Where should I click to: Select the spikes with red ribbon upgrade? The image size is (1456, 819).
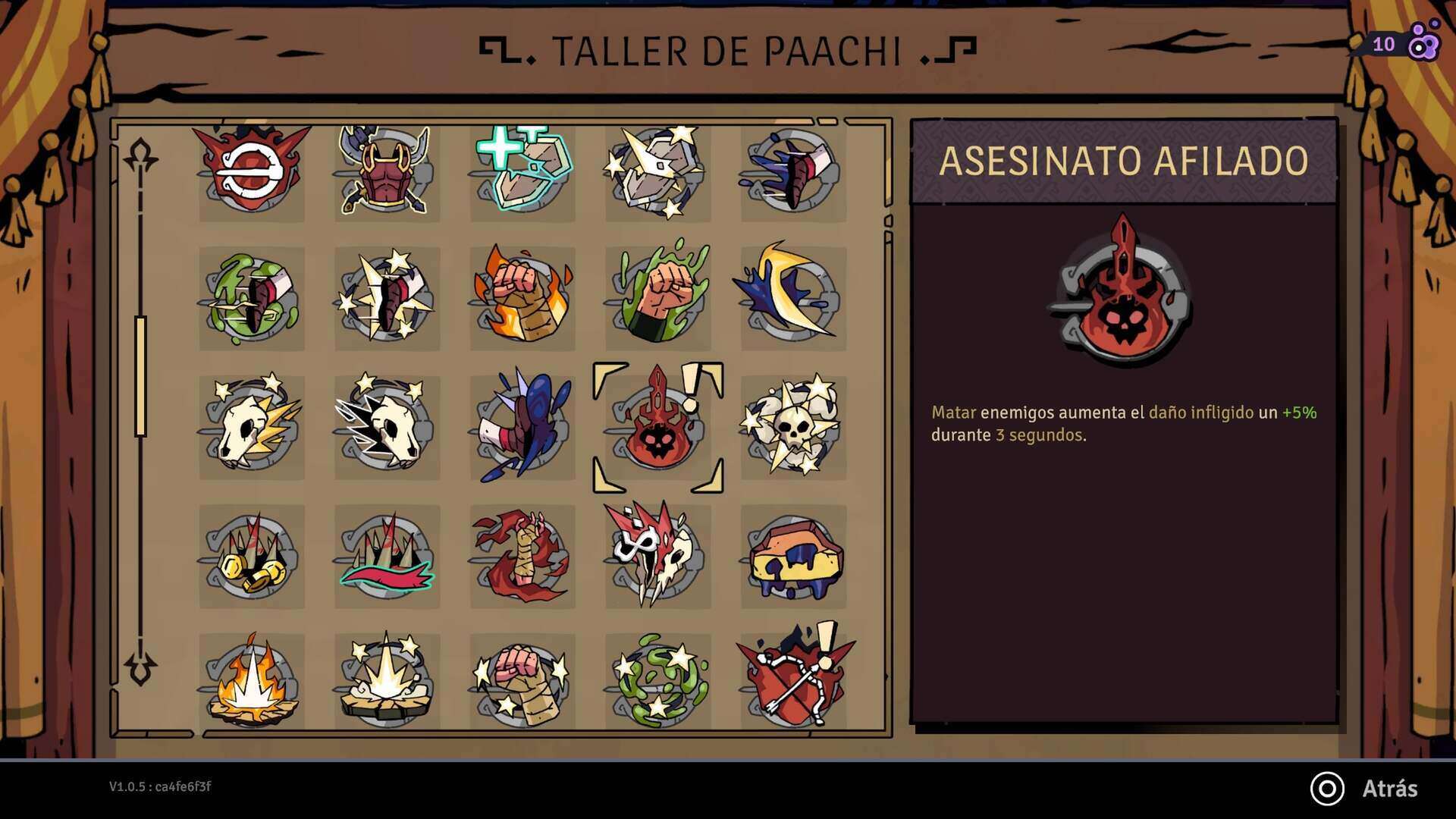(387, 557)
